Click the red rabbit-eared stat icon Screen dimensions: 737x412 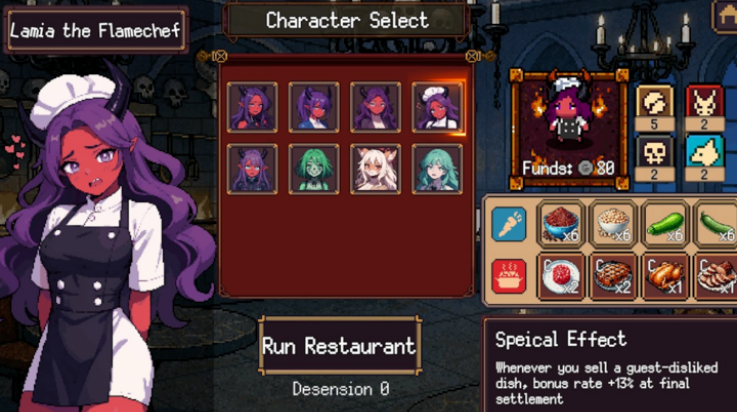[704, 103]
